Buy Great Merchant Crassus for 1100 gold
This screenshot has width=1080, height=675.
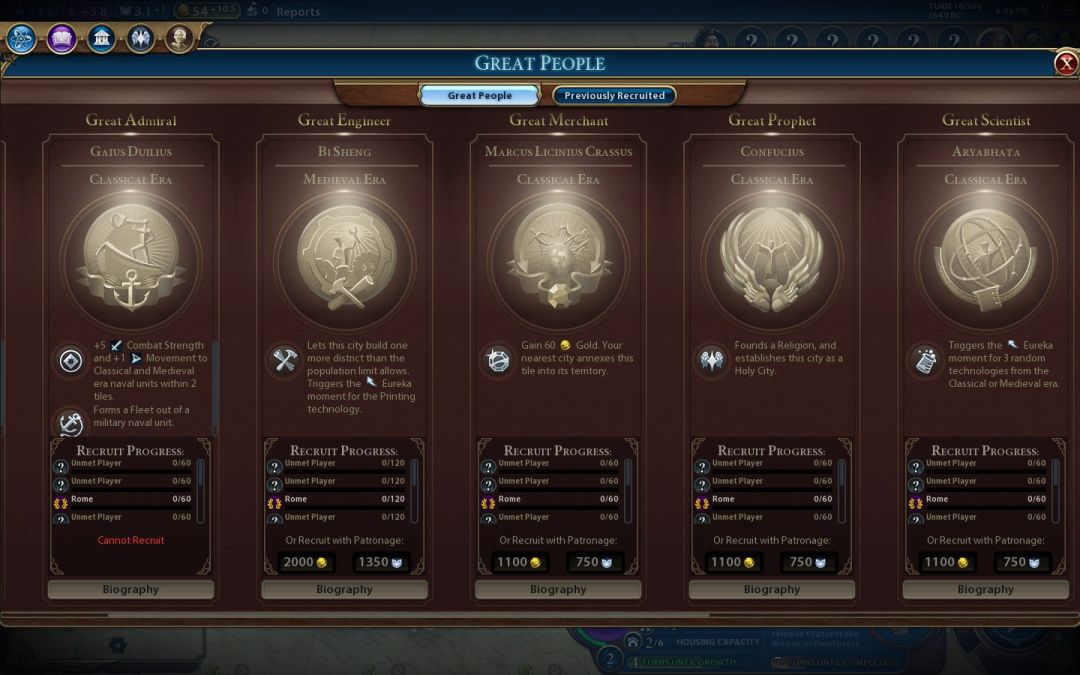point(519,562)
